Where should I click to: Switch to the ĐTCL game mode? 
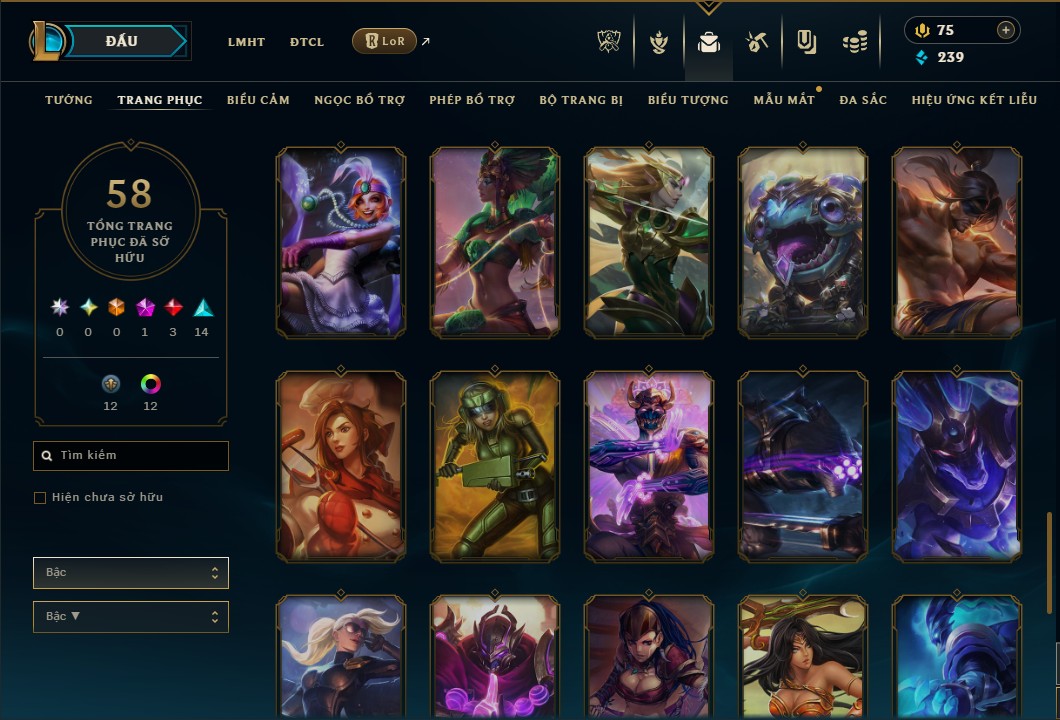point(307,42)
